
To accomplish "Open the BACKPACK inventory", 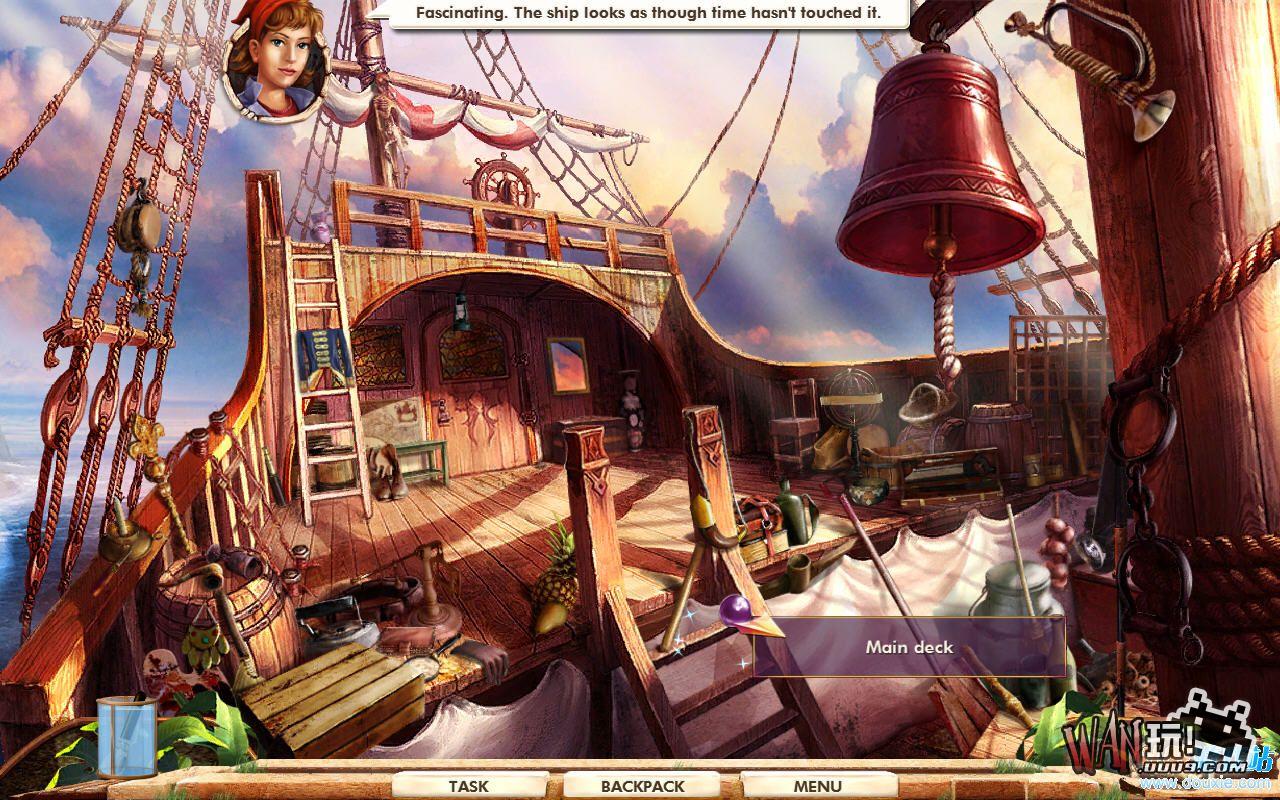I will [x=641, y=786].
